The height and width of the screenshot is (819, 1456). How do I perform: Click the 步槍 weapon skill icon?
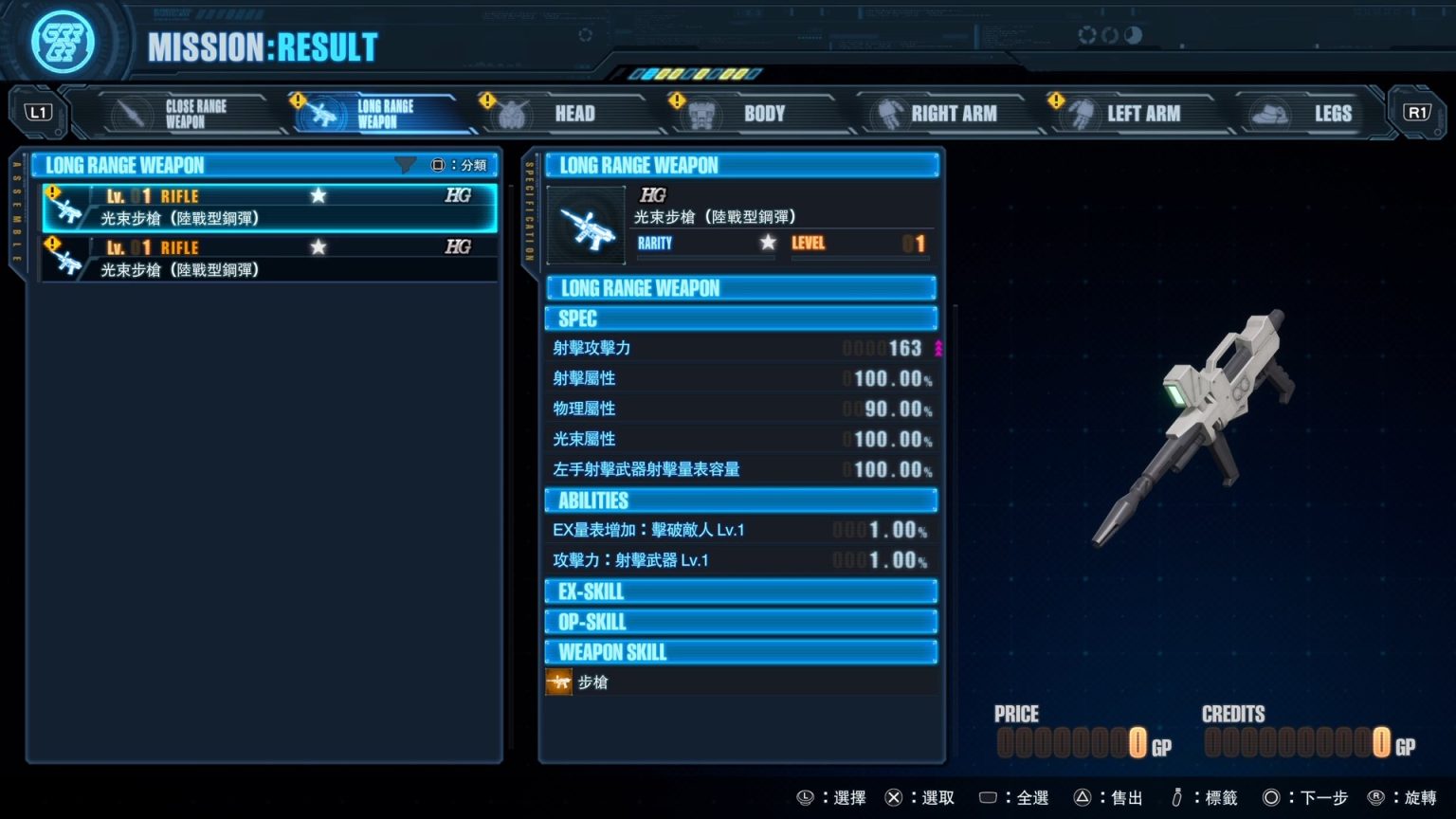tap(559, 682)
